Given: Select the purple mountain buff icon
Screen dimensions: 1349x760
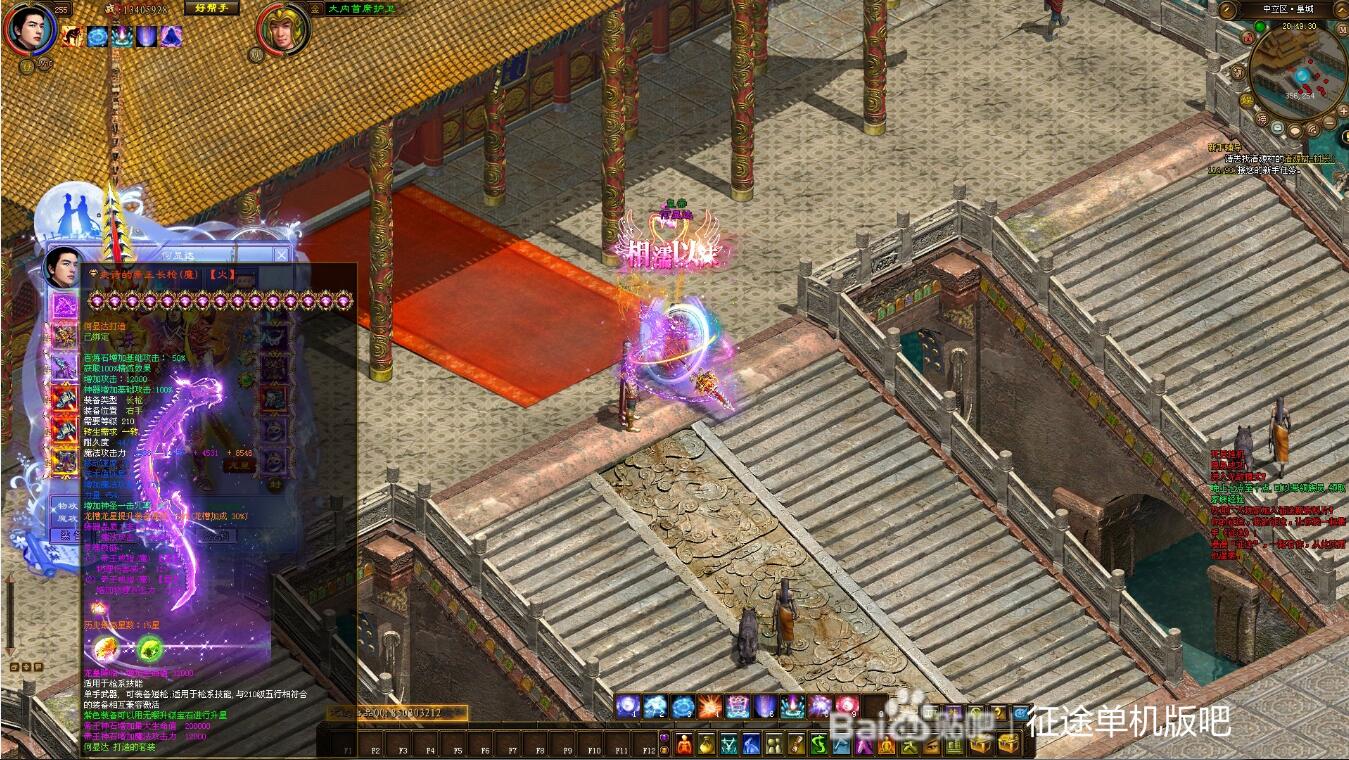Looking at the screenshot, I should coord(171,37).
